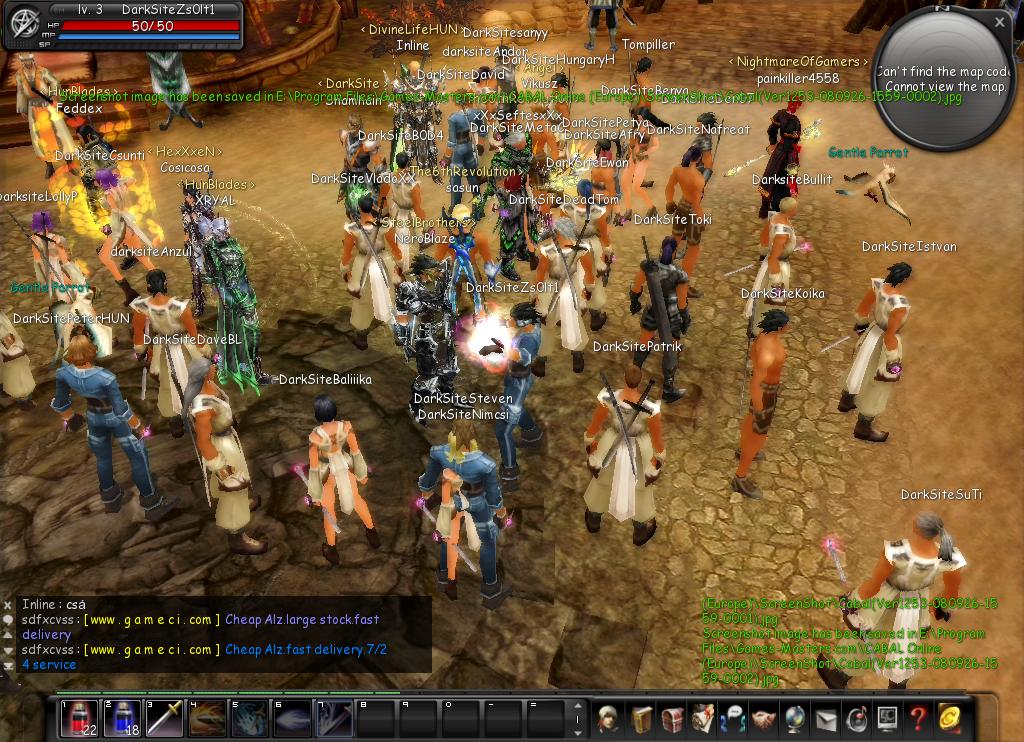Select the sword skill in hotbar slot 3

[x=164, y=719]
